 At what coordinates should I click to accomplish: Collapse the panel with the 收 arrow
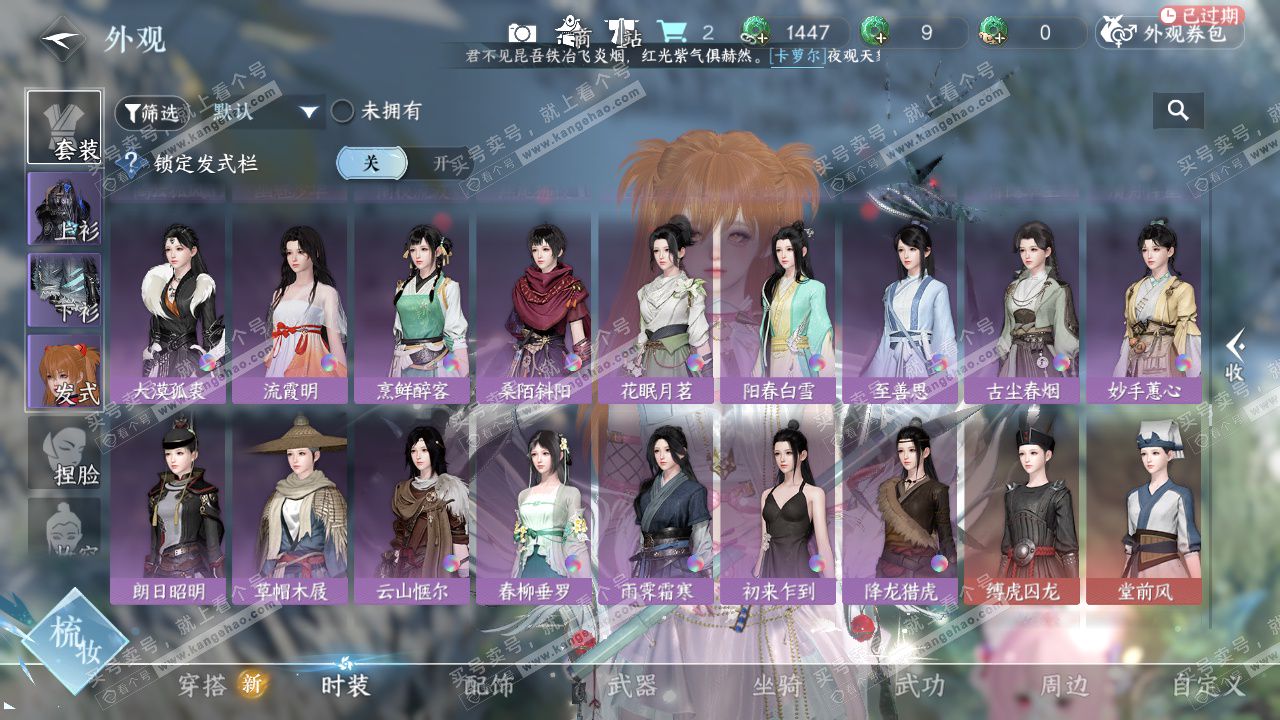pyautogui.click(x=1236, y=357)
